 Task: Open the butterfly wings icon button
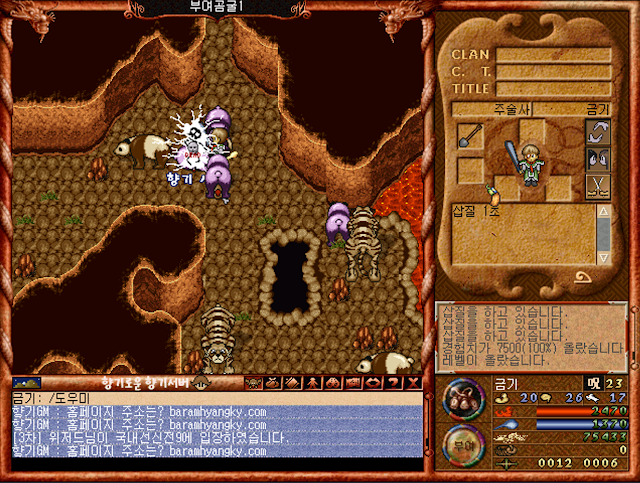coord(596,158)
